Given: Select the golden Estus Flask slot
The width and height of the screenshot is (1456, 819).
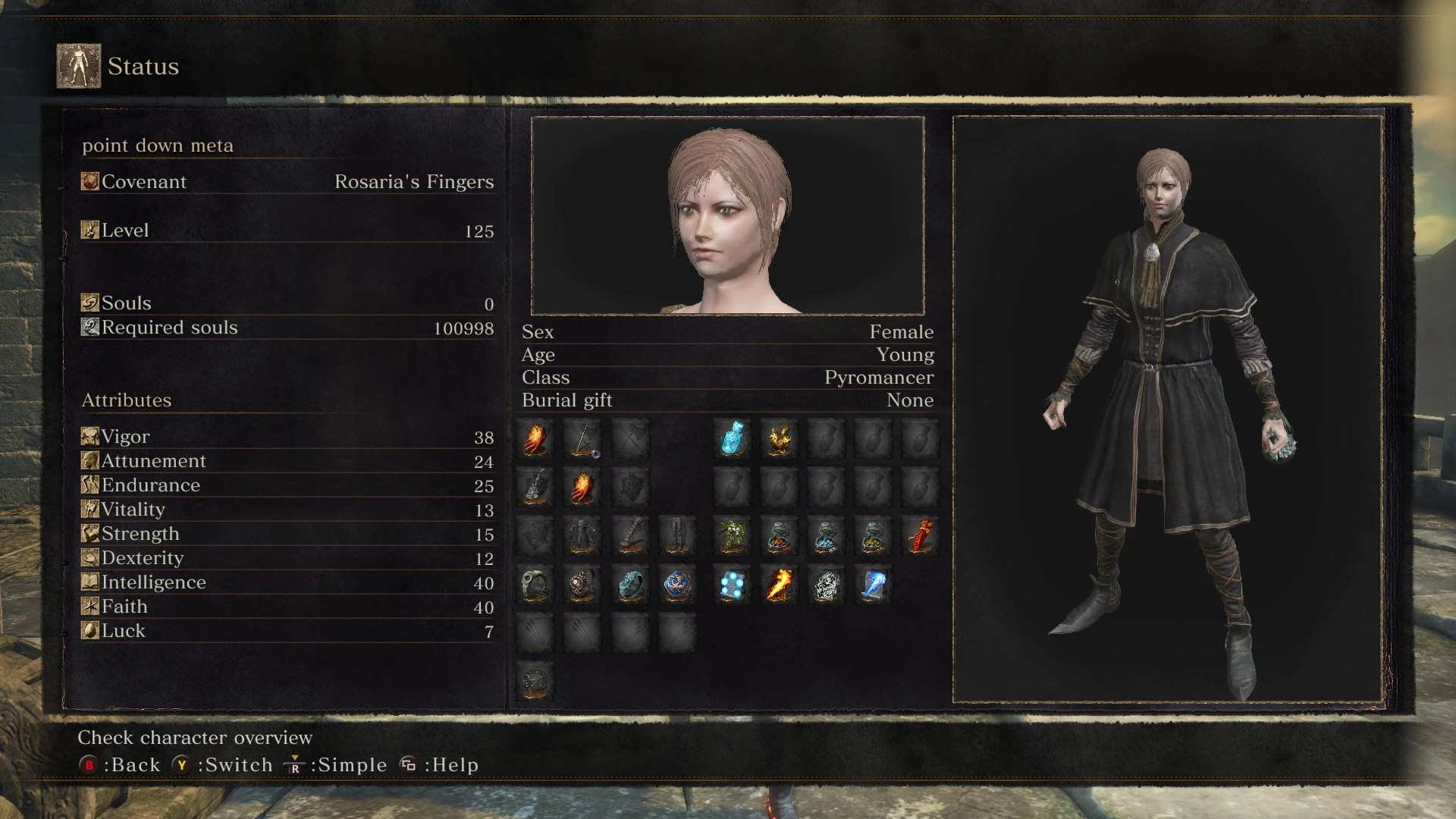Looking at the screenshot, I should [x=779, y=438].
